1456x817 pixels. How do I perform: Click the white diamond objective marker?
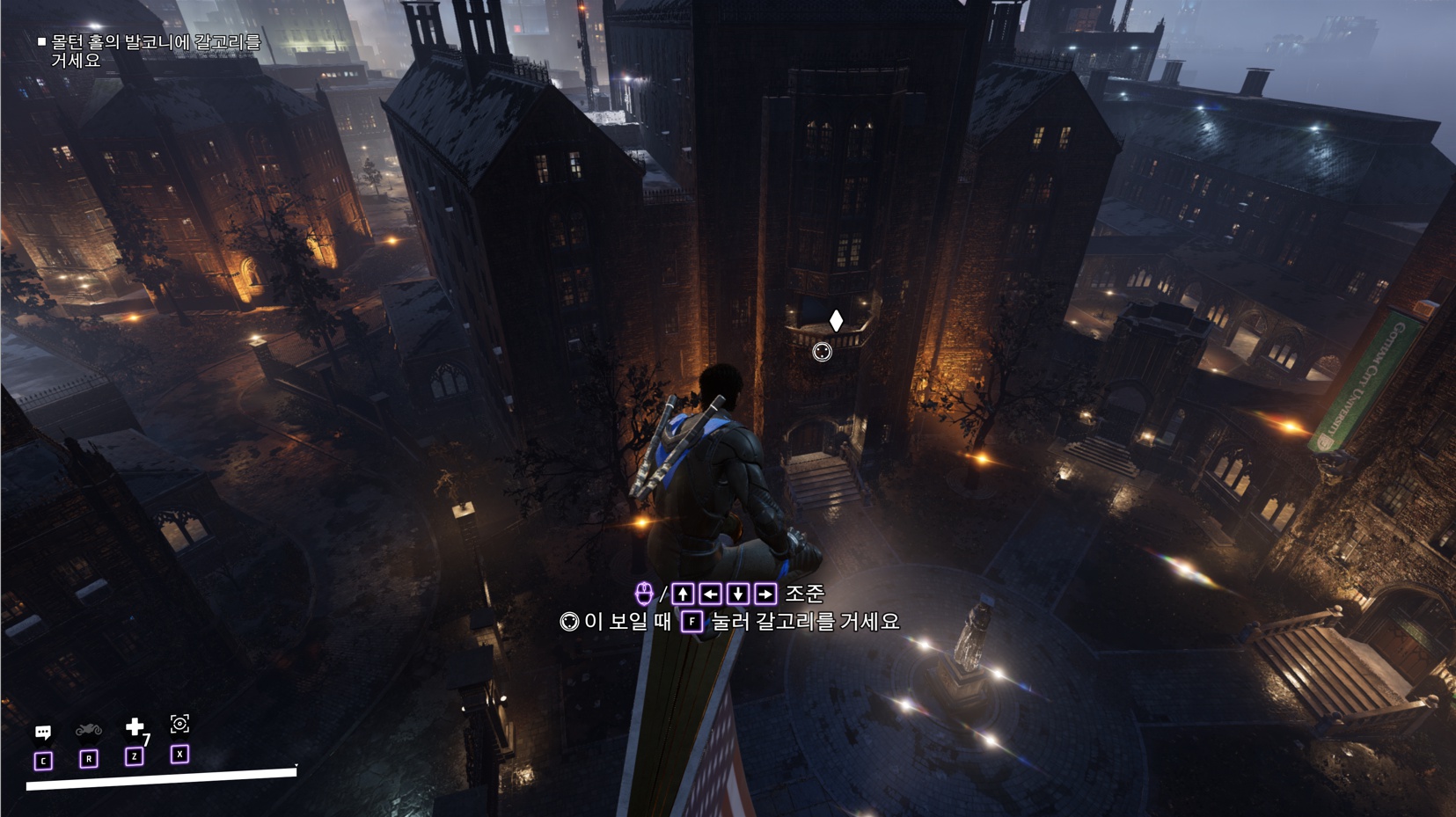pos(836,320)
